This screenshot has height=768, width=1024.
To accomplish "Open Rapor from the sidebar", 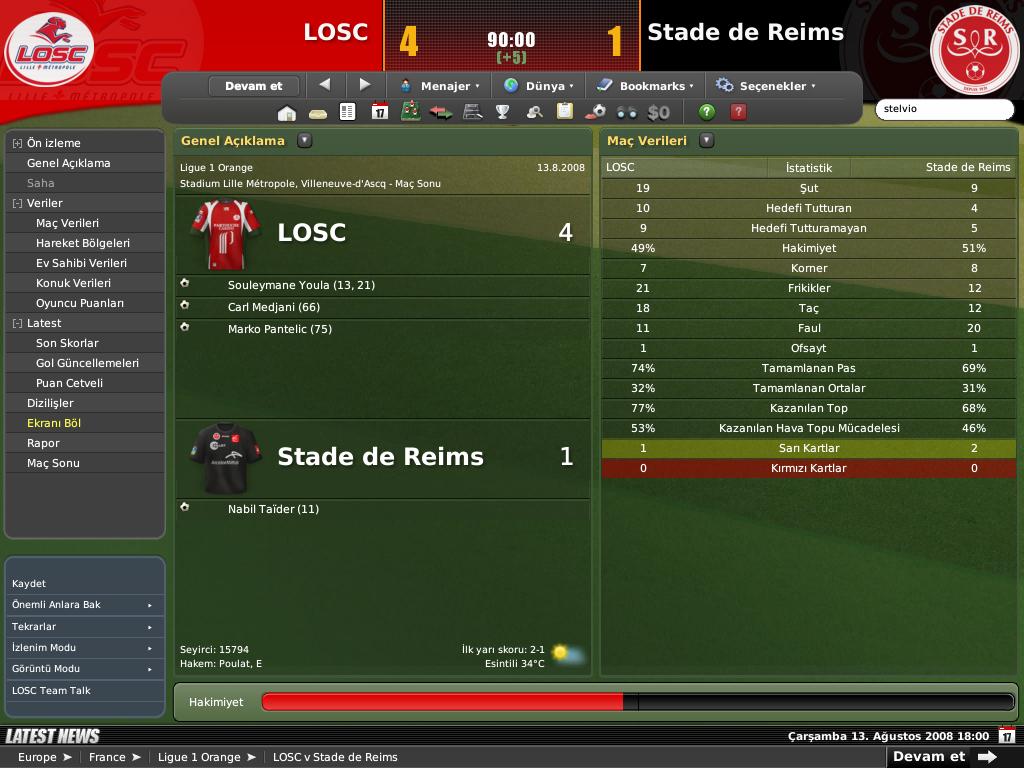I will pyautogui.click(x=43, y=443).
